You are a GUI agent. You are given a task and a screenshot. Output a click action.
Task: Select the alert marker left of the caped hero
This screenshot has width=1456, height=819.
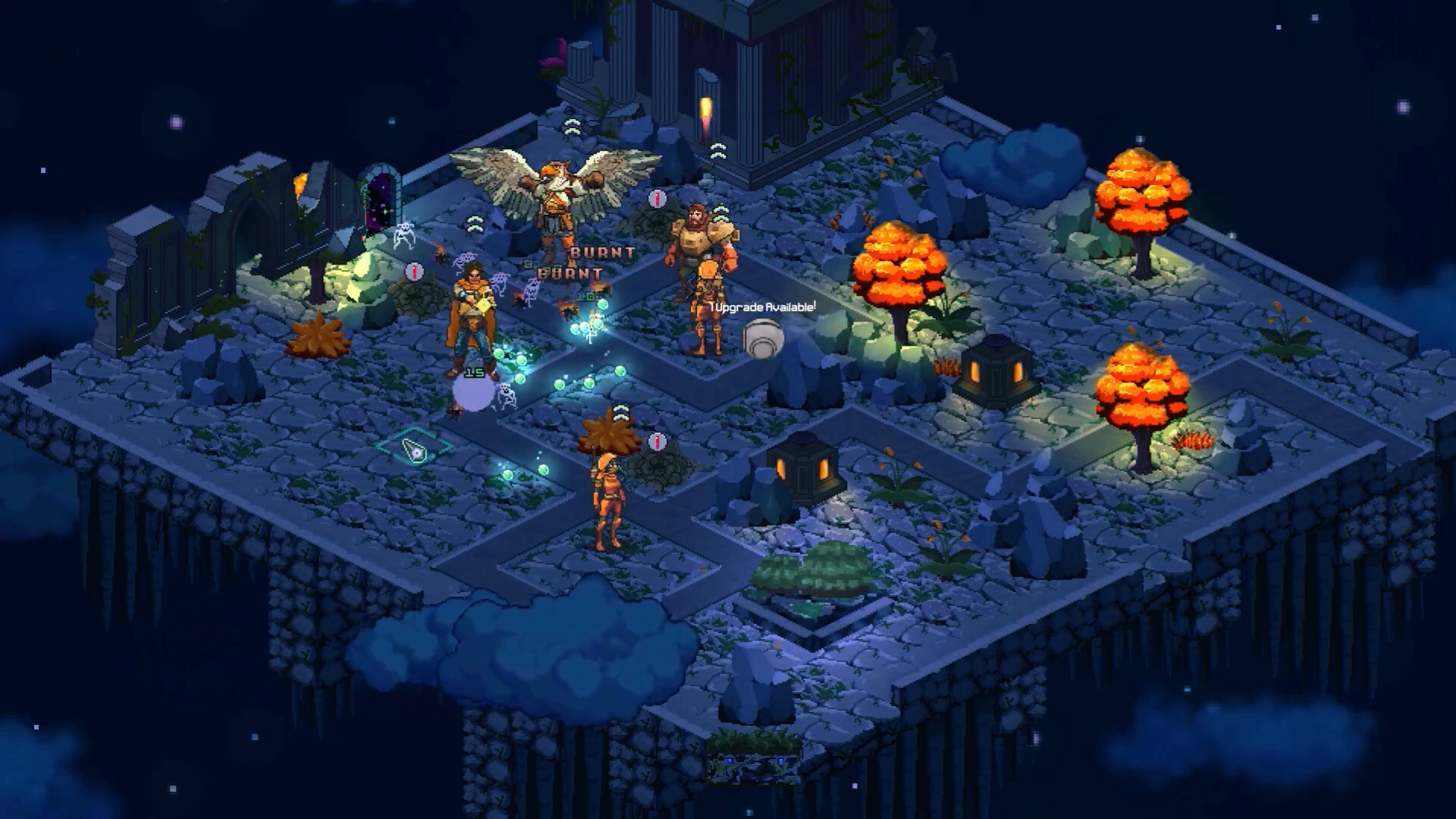pos(414,271)
